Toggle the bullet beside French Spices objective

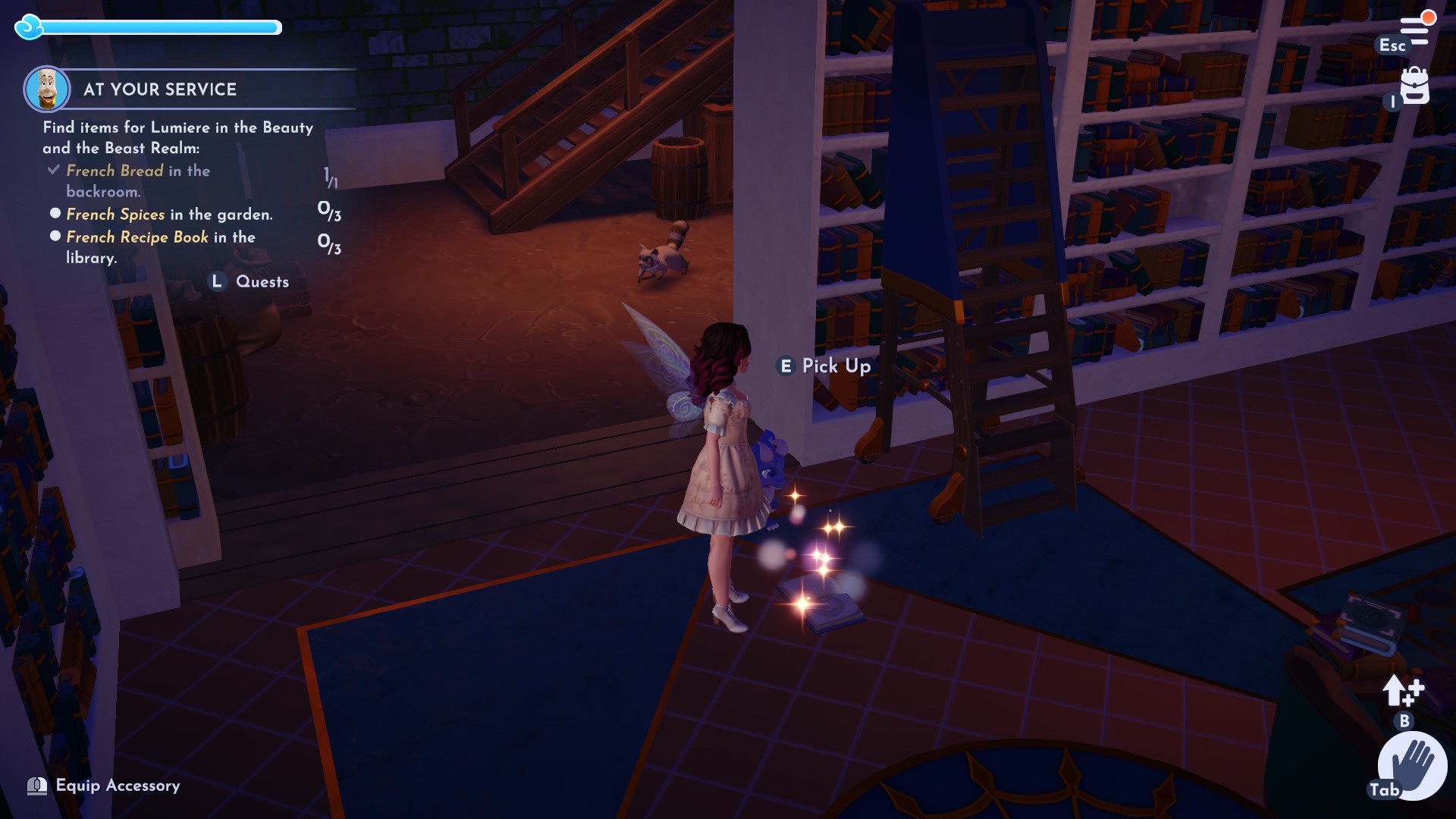54,215
